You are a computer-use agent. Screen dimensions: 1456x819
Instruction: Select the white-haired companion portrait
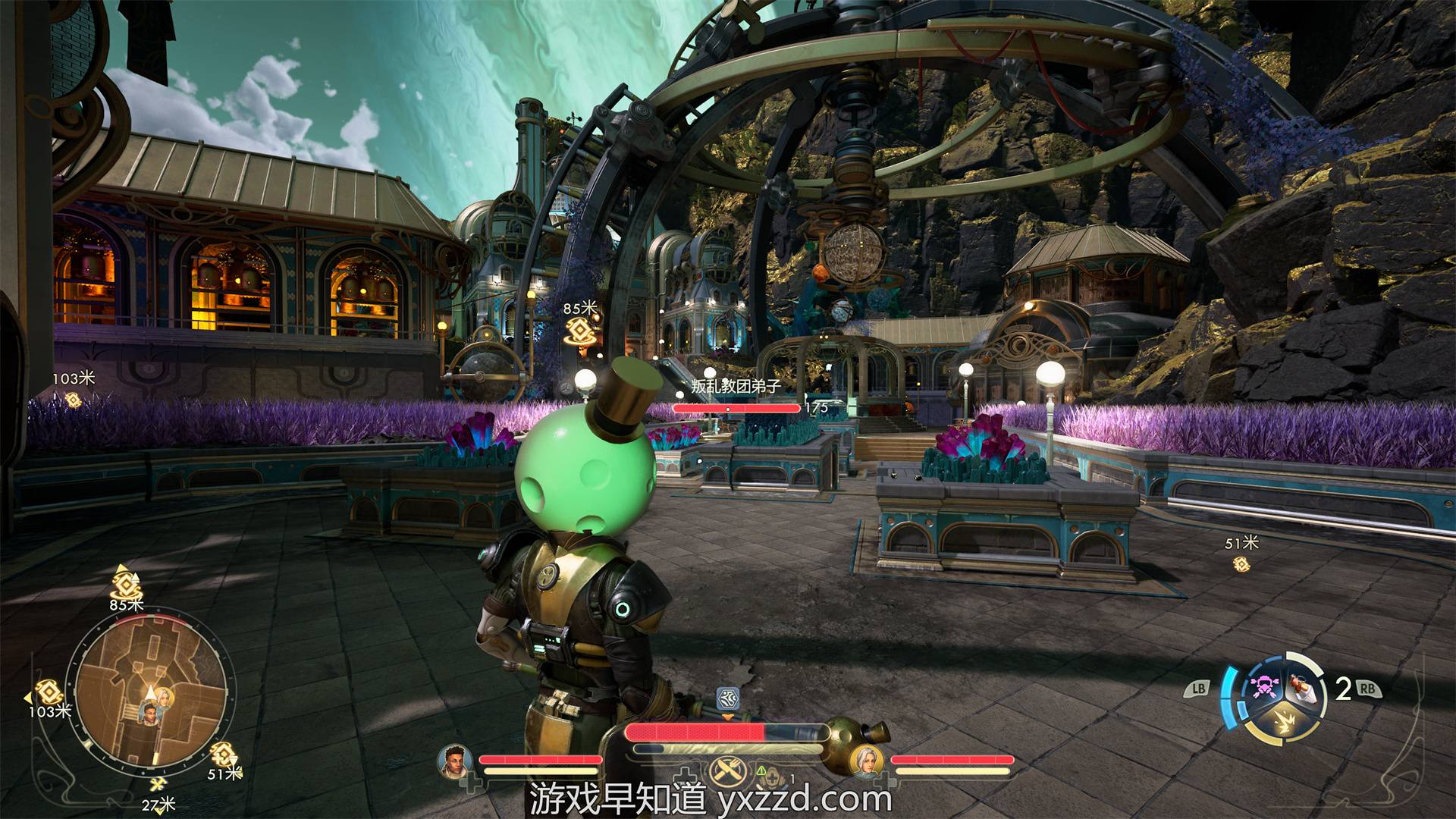tap(865, 761)
